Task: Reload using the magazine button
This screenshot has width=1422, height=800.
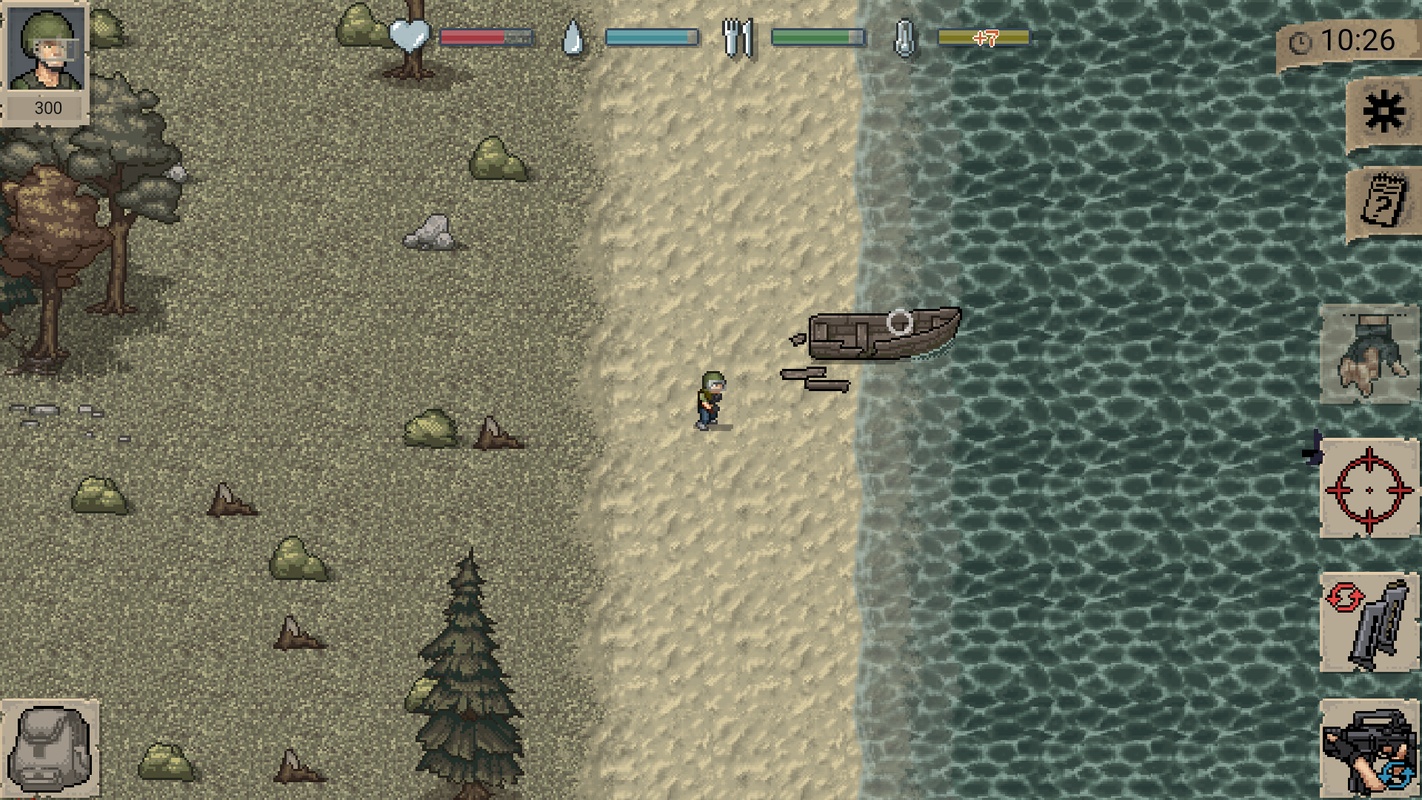Action: 1369,622
